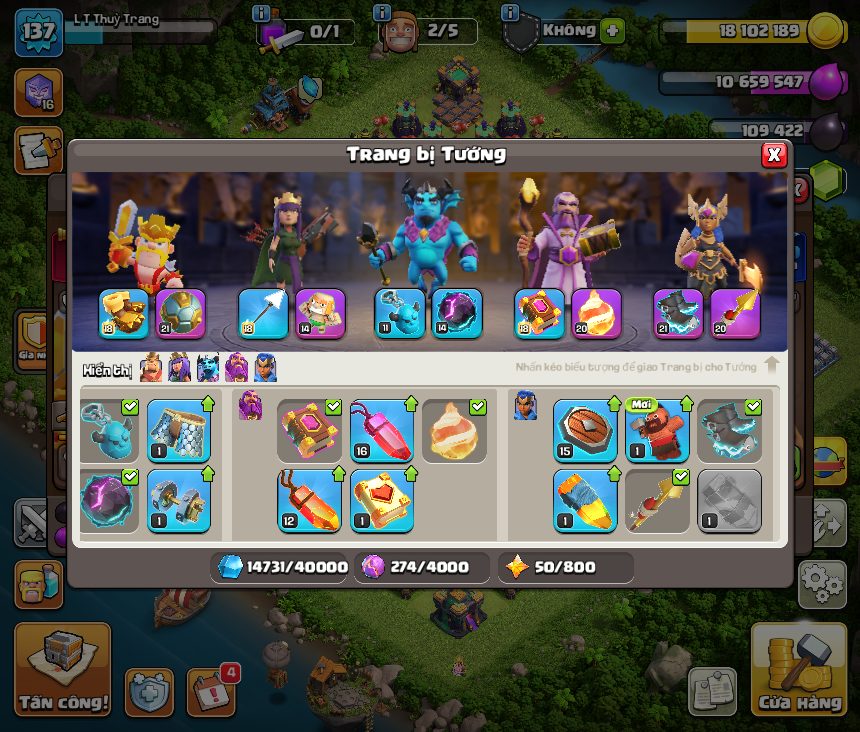Close the Trang bị Tướng window
The width and height of the screenshot is (860, 732).
tap(773, 155)
